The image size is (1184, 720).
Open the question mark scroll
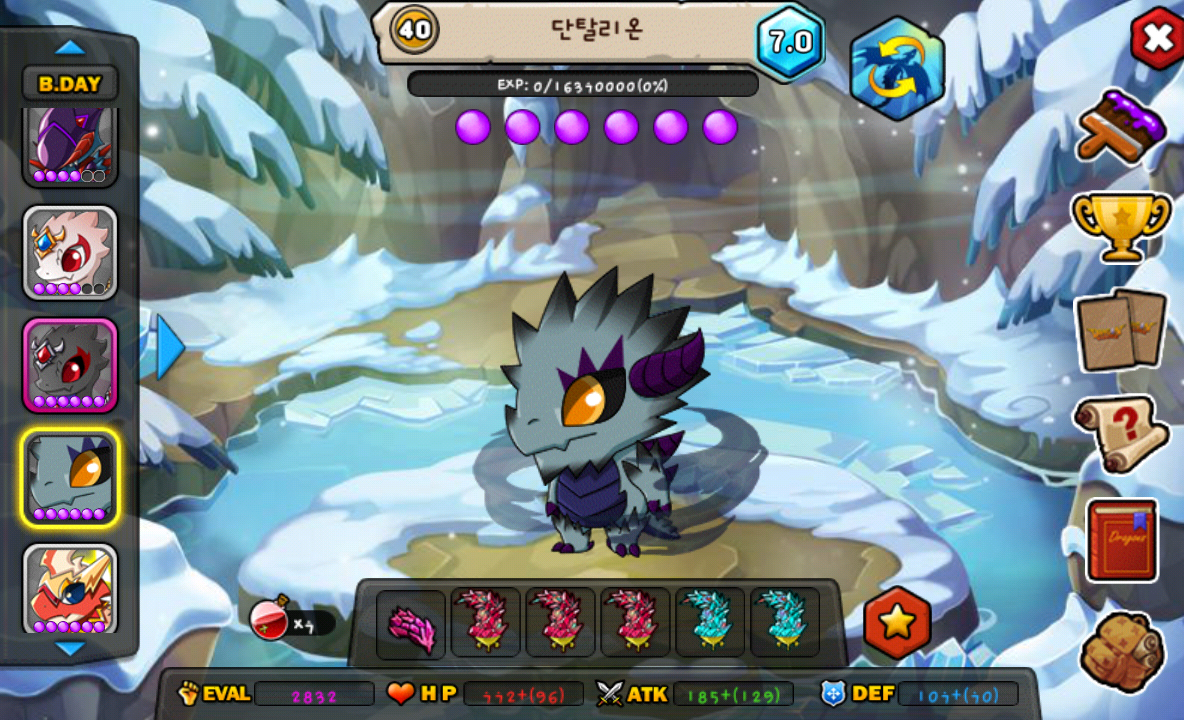pyautogui.click(x=1121, y=434)
